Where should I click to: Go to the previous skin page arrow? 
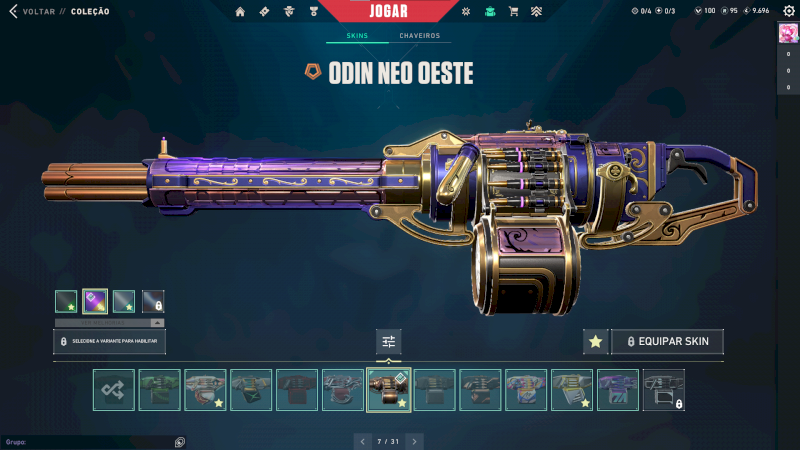click(x=363, y=440)
